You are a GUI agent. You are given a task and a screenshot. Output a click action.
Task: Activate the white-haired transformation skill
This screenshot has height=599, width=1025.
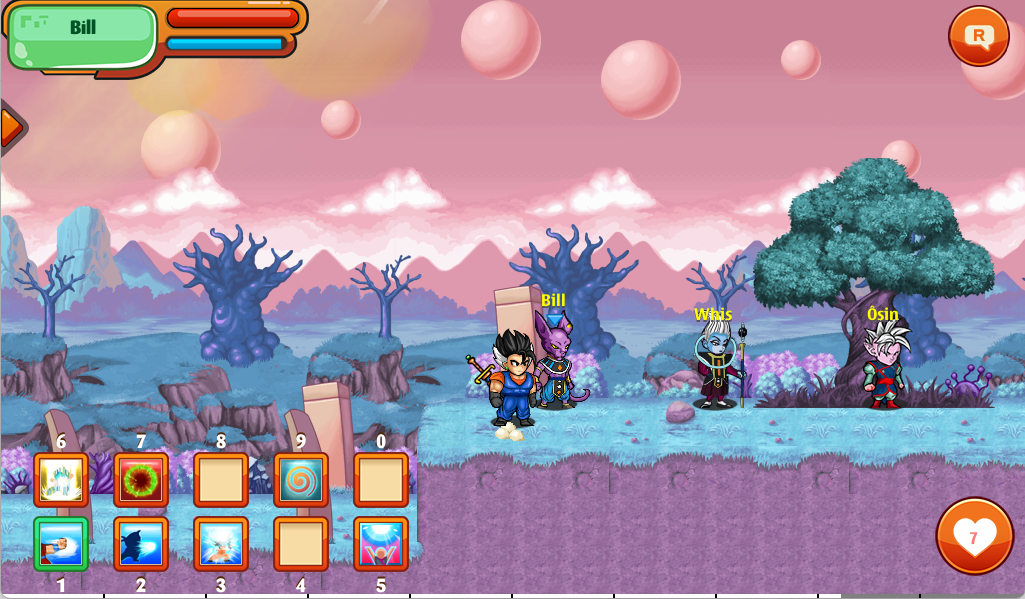[221, 544]
